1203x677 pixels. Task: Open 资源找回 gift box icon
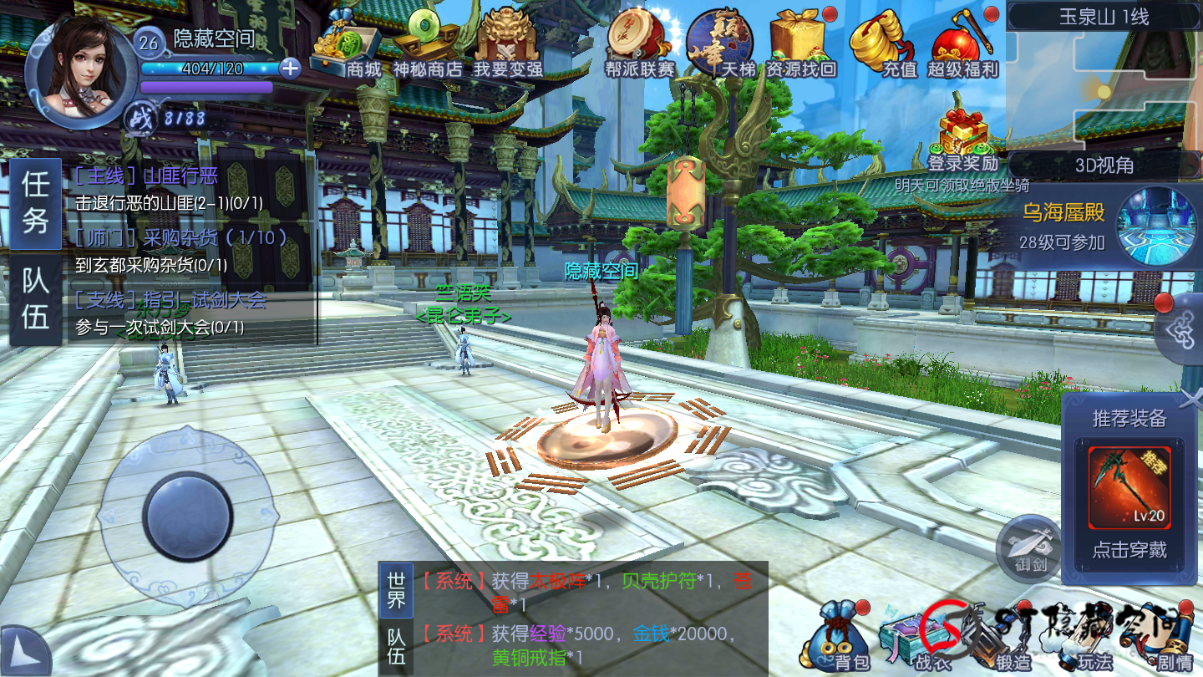tap(799, 47)
